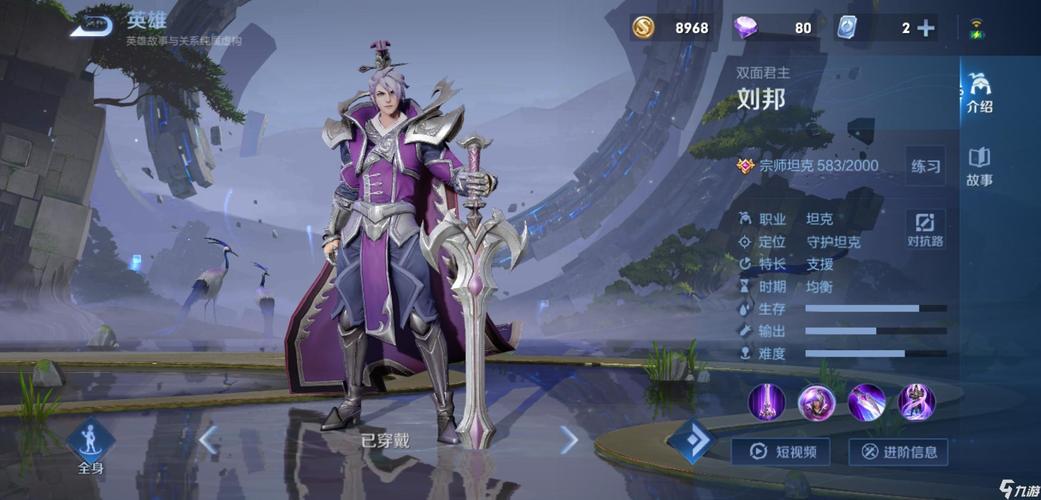This screenshot has width=1041, height=500.
Task: Go back using the return arrow
Action: coord(90,25)
